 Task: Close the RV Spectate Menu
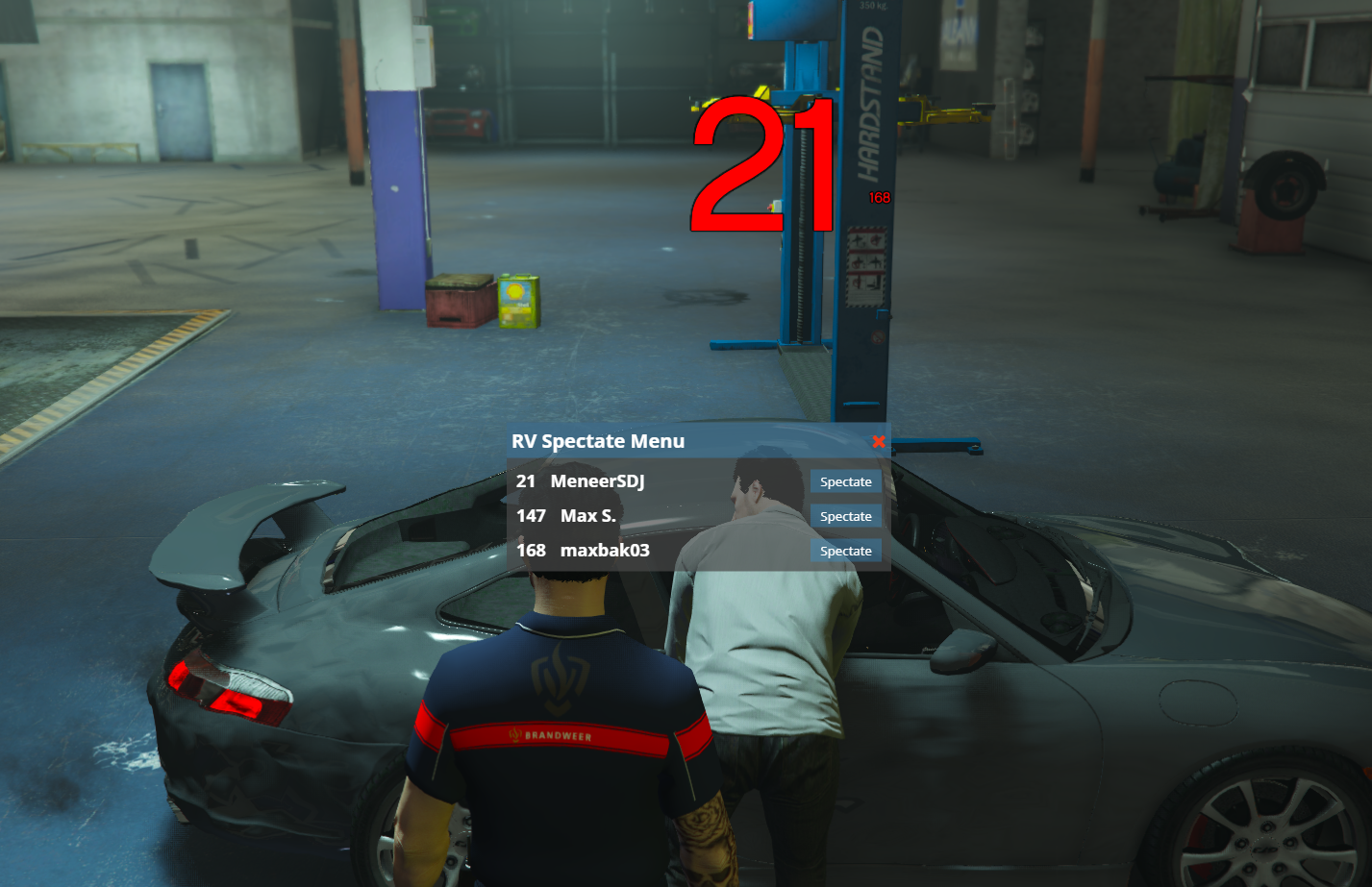(x=878, y=442)
